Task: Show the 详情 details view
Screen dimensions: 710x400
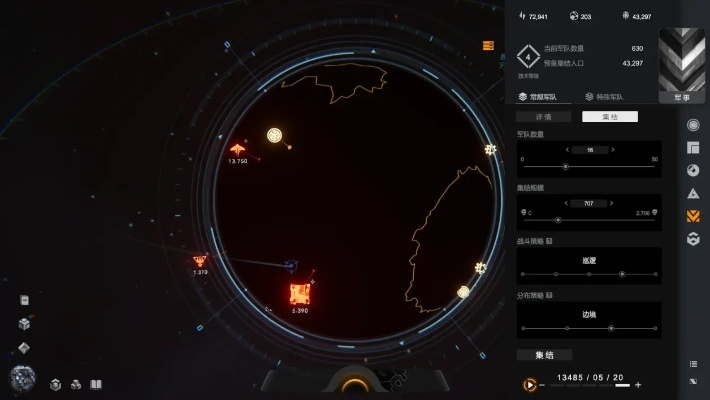Action: tap(544, 117)
